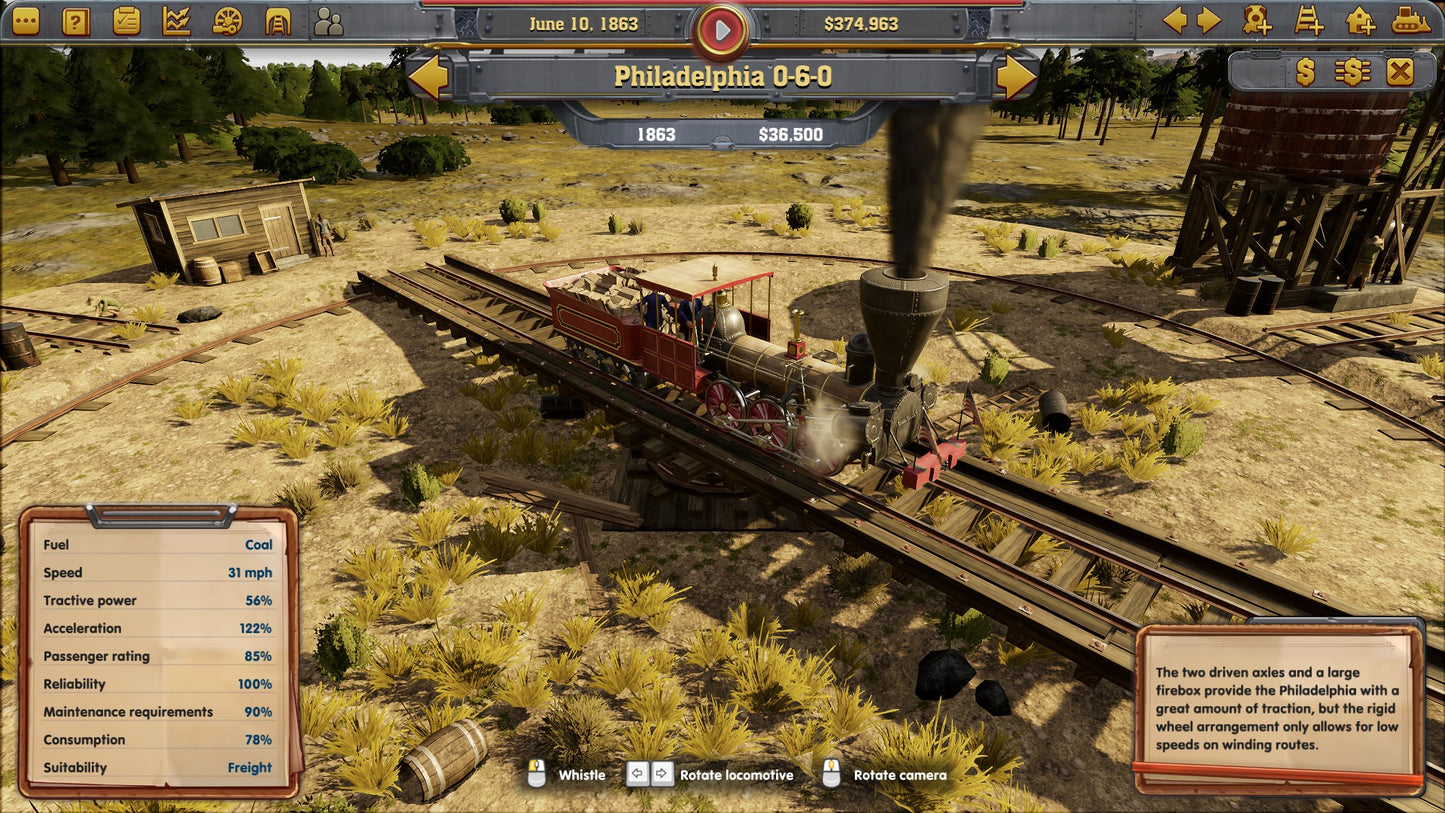1445x813 pixels.
Task: Select the tunnel and track icon
Action: click(278, 20)
